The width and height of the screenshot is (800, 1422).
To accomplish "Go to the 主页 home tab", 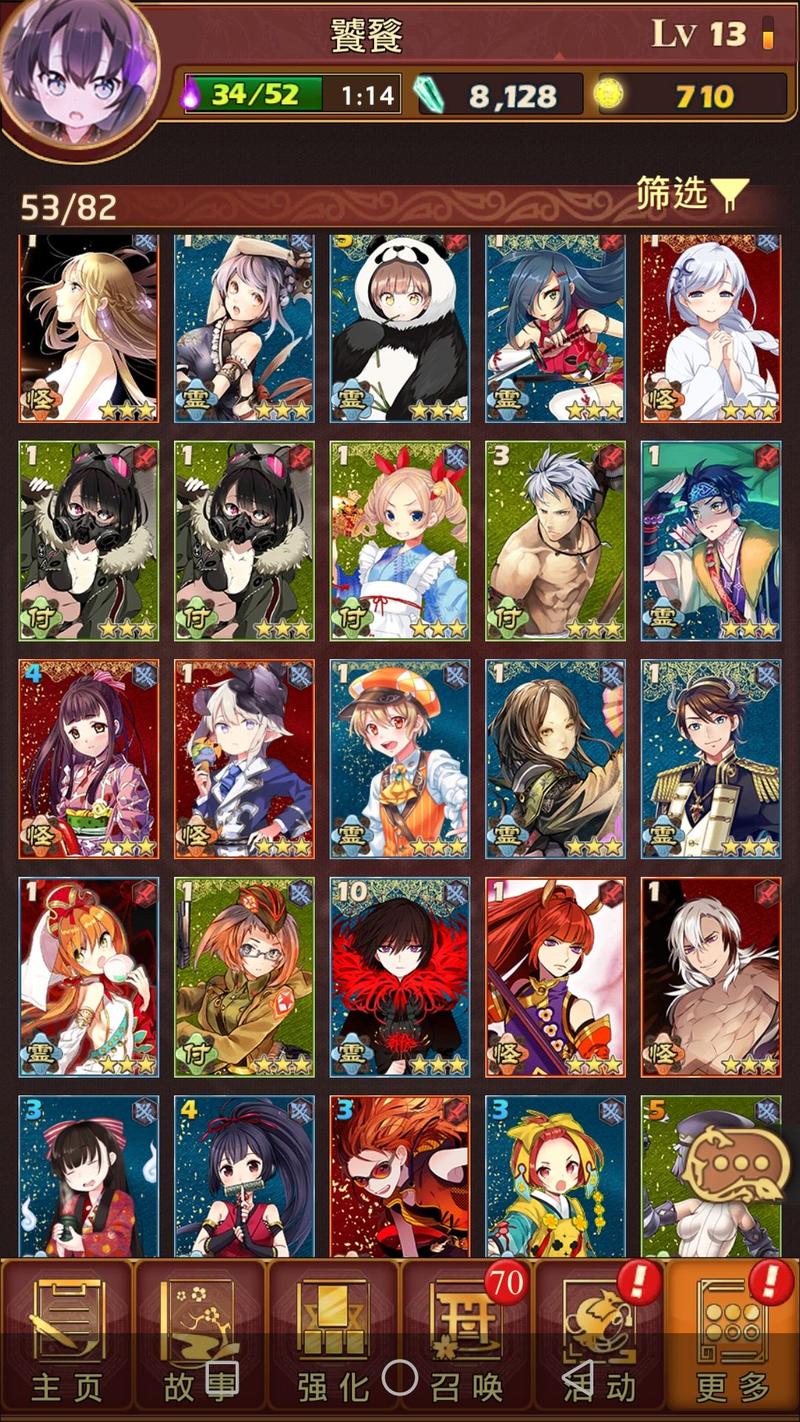I will coord(66,1340).
